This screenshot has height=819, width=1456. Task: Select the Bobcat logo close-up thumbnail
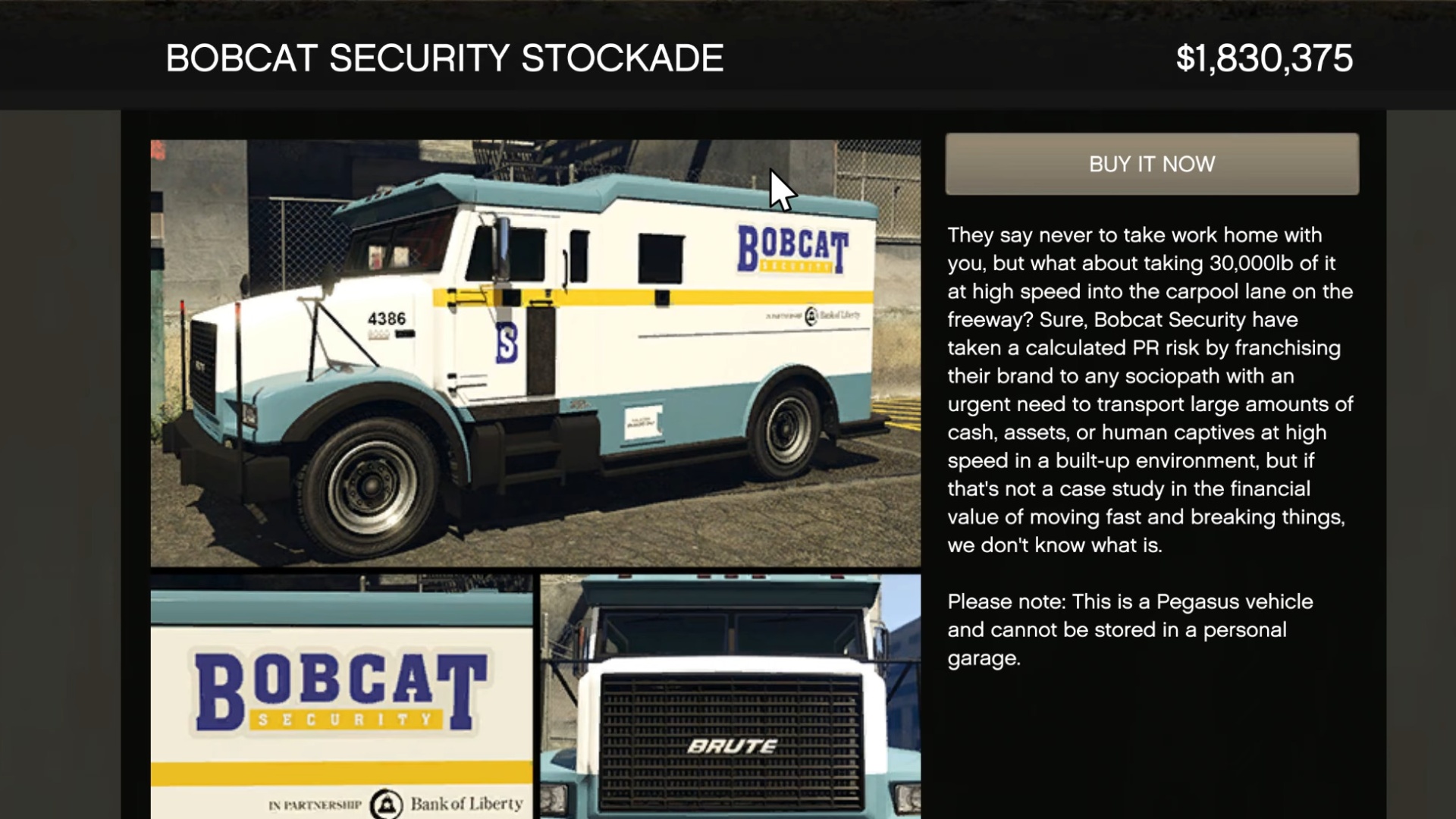(345, 694)
